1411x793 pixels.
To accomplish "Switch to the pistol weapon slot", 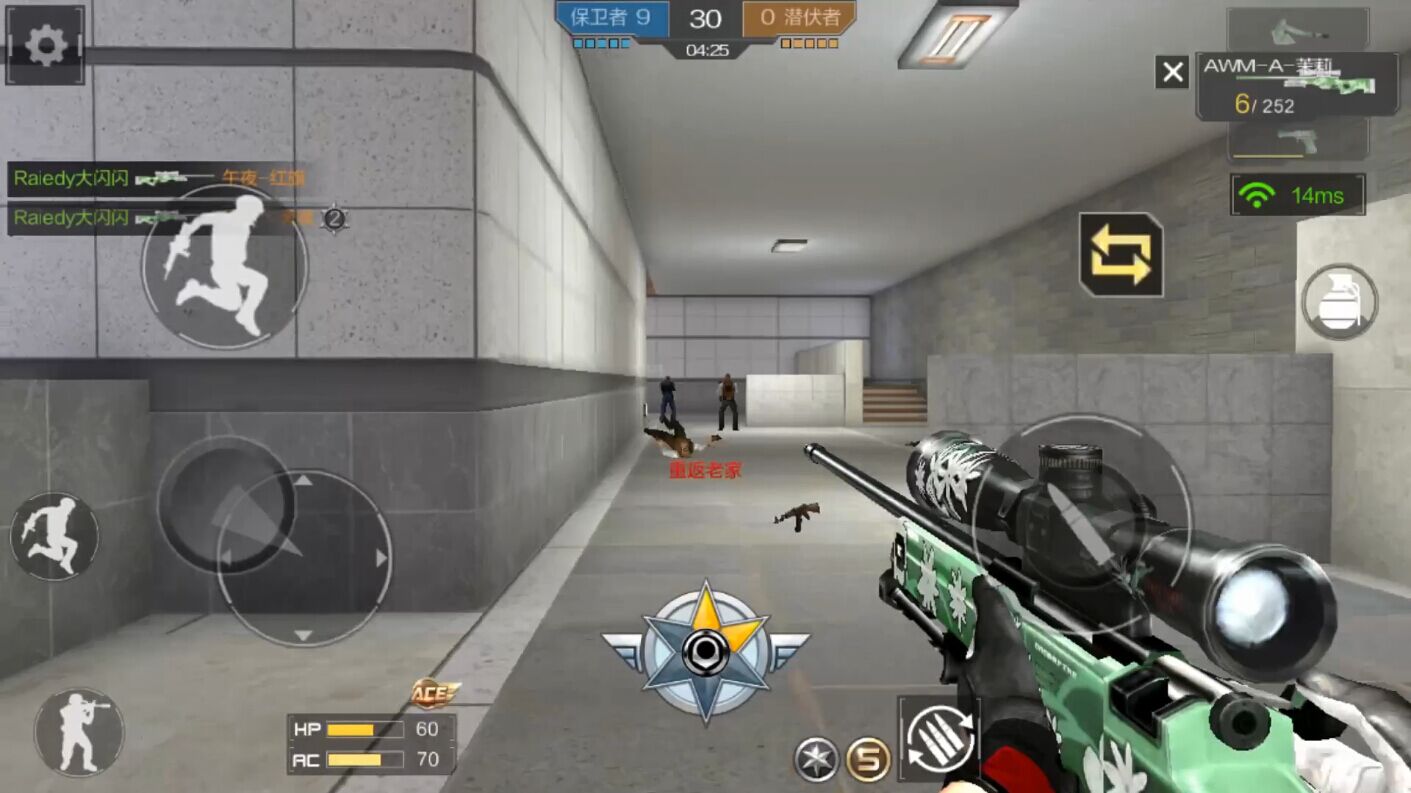I will click(1297, 141).
